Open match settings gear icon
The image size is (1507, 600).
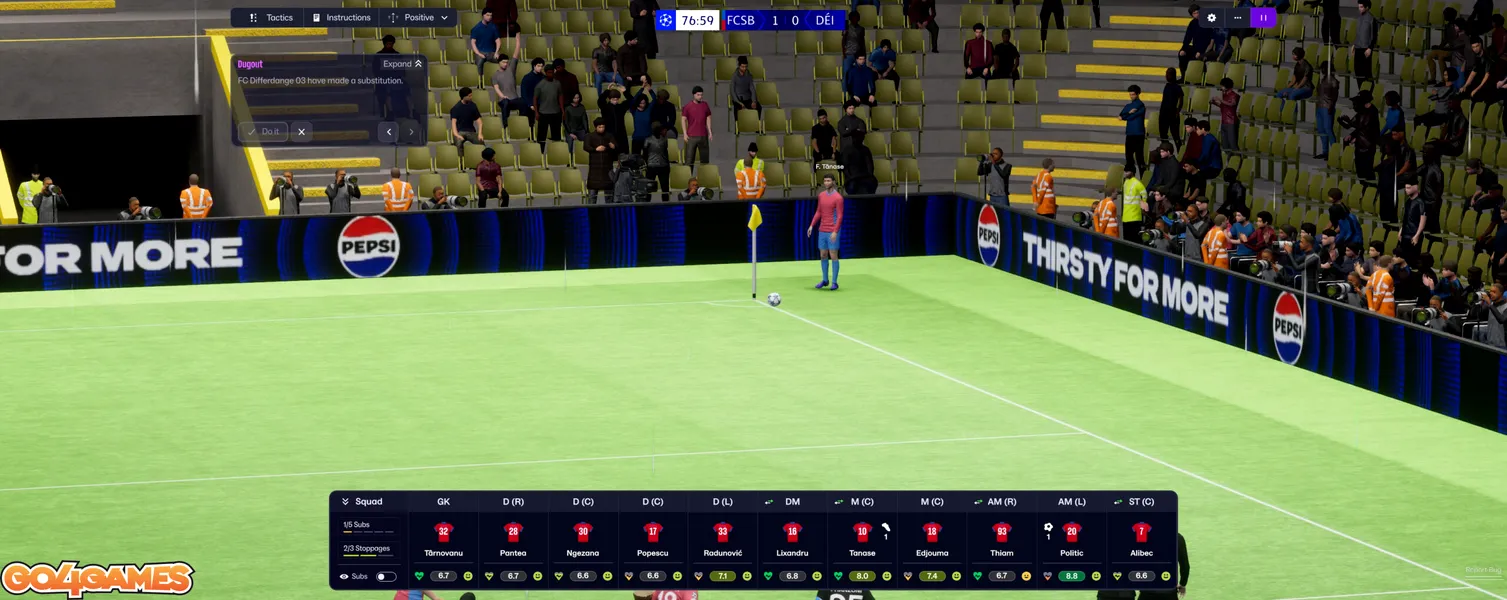tap(1212, 18)
